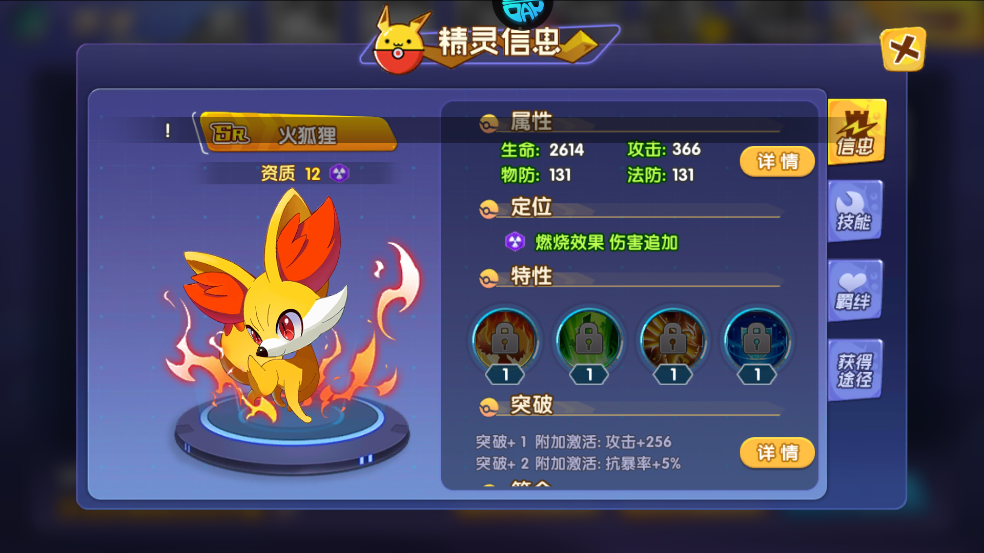Screen dimensions: 984x553
Task: Tap the purple icon beside 资质 12
Action: [339, 174]
